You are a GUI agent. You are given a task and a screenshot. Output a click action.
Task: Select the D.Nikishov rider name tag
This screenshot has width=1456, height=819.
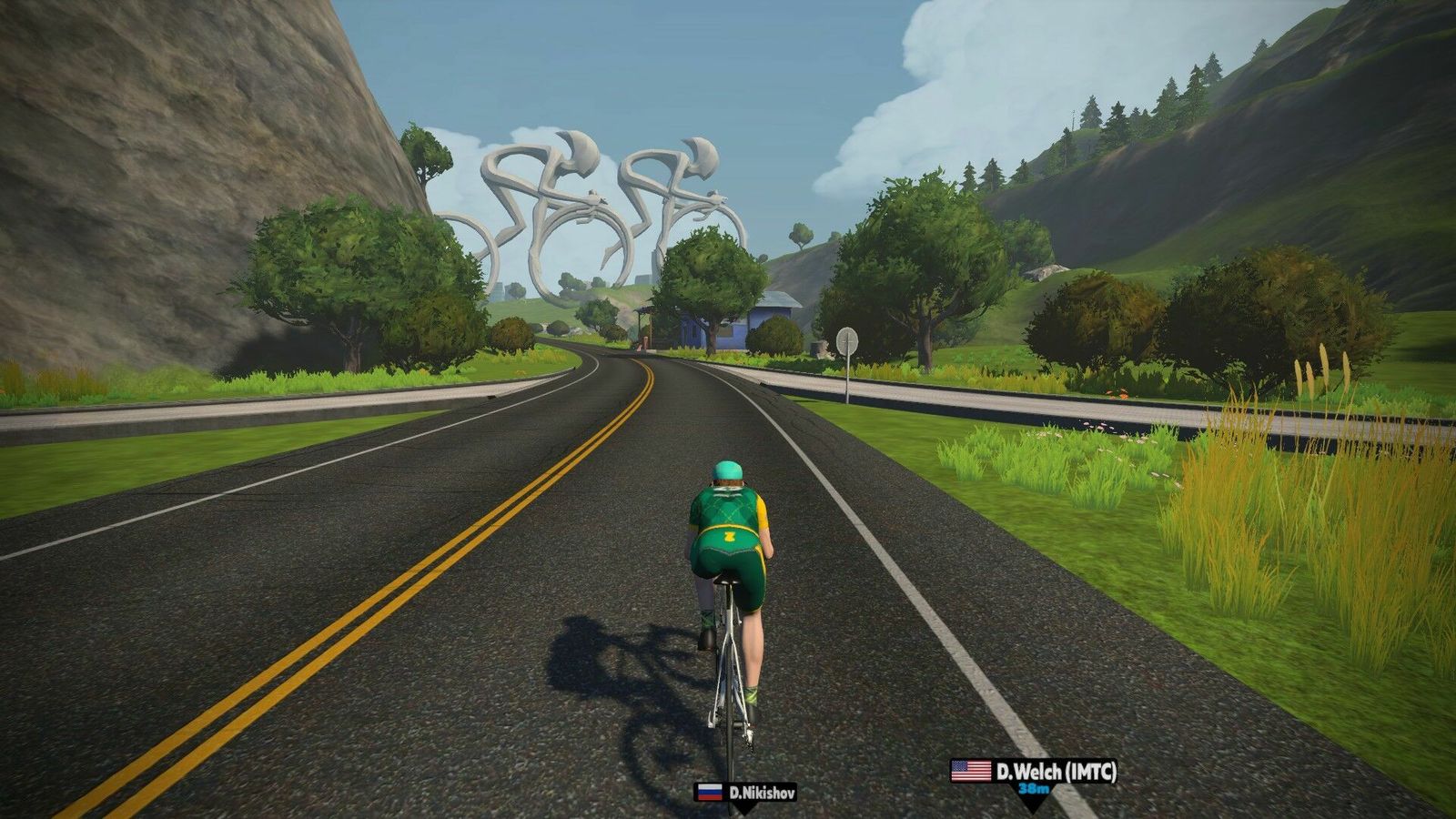pos(746,793)
